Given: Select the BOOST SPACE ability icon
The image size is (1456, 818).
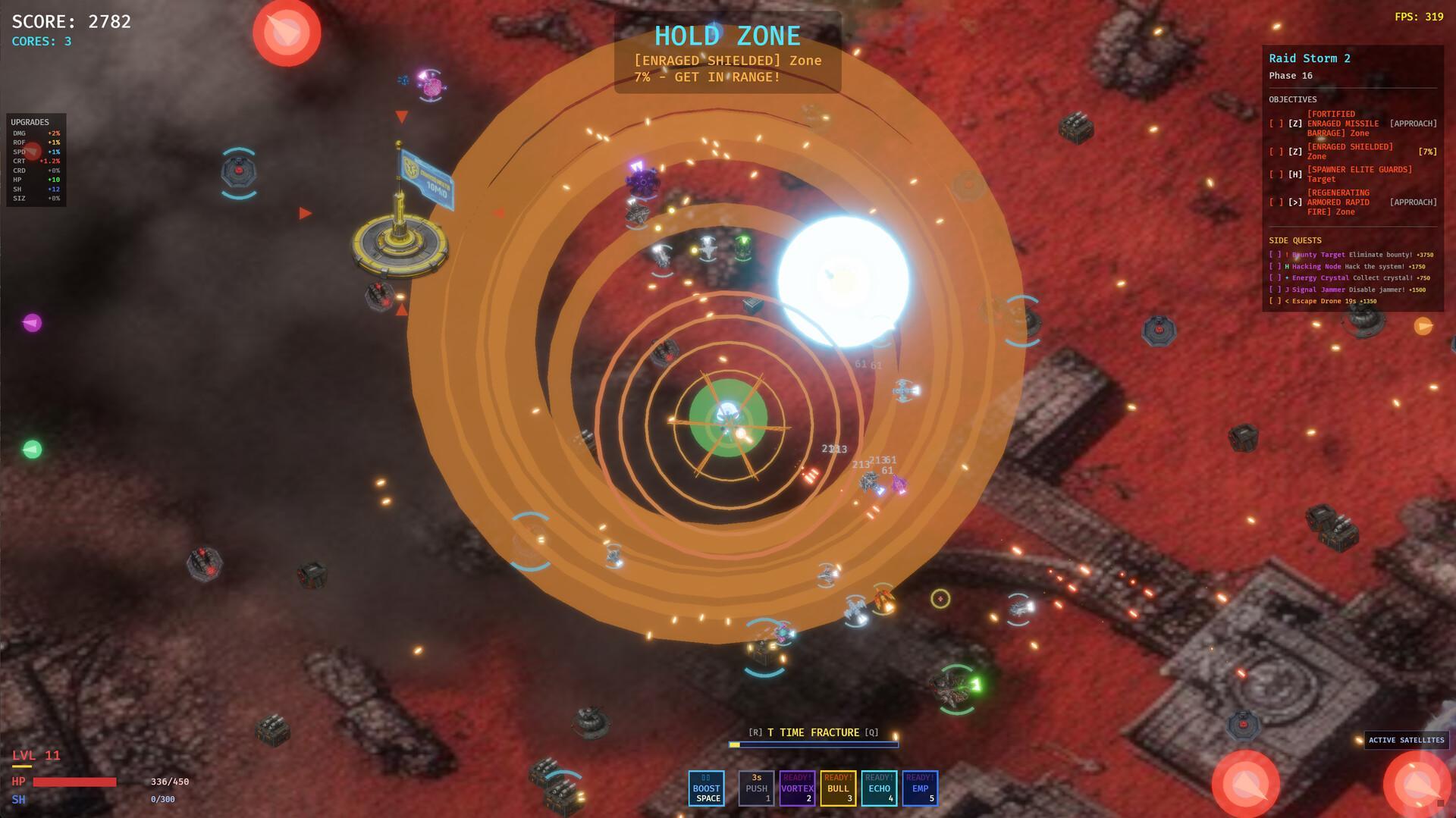Looking at the screenshot, I should pos(707,788).
